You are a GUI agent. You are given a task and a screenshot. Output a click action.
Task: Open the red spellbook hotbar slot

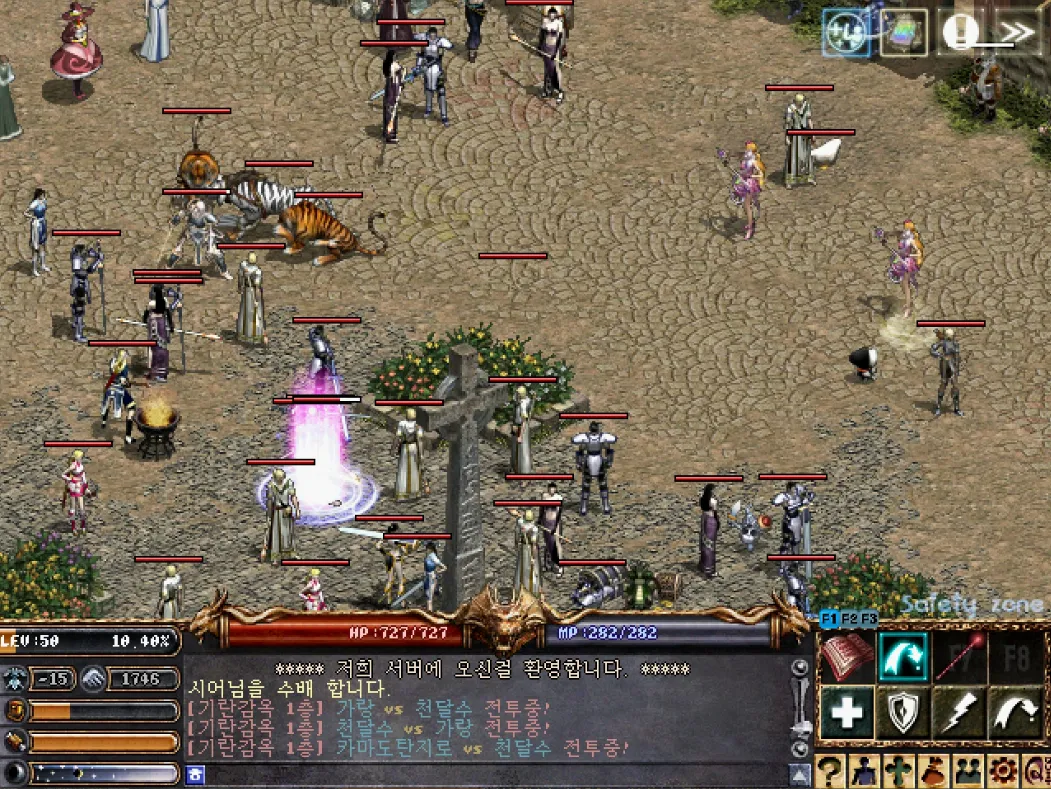[x=847, y=657]
